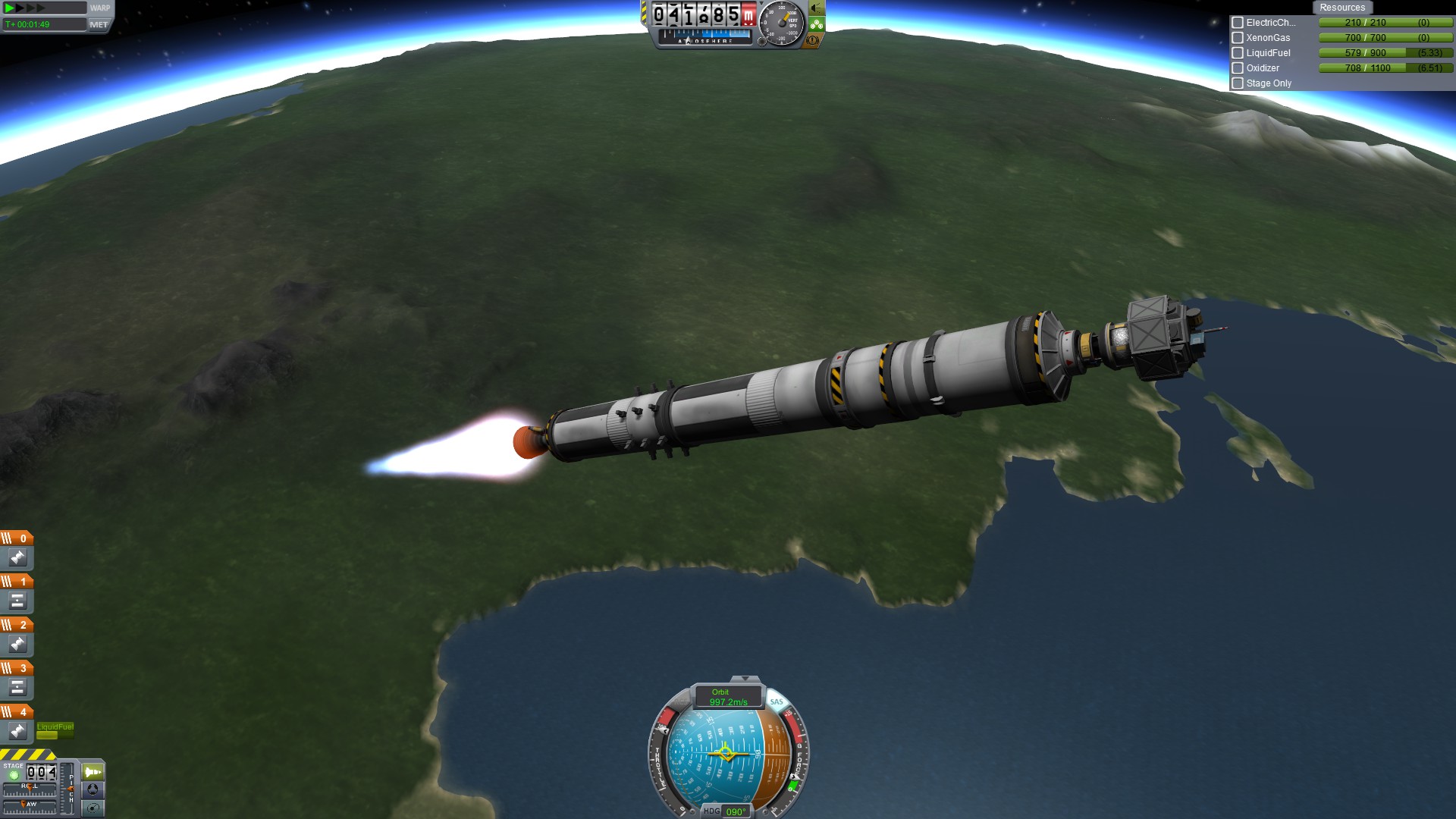Image resolution: width=1456 pixels, height=819 pixels.
Task: Toggle the lights button beside the altimeter
Action: click(x=816, y=8)
